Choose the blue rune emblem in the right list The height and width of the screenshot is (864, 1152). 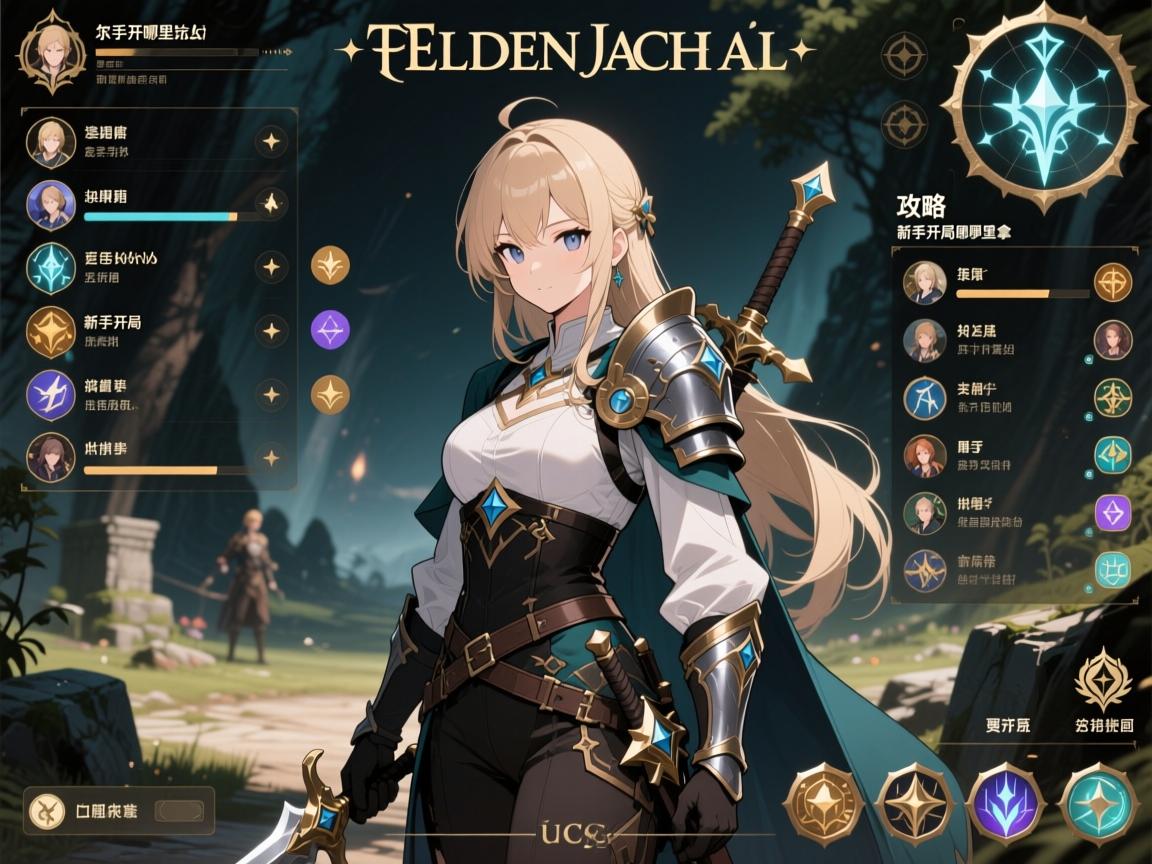point(924,398)
